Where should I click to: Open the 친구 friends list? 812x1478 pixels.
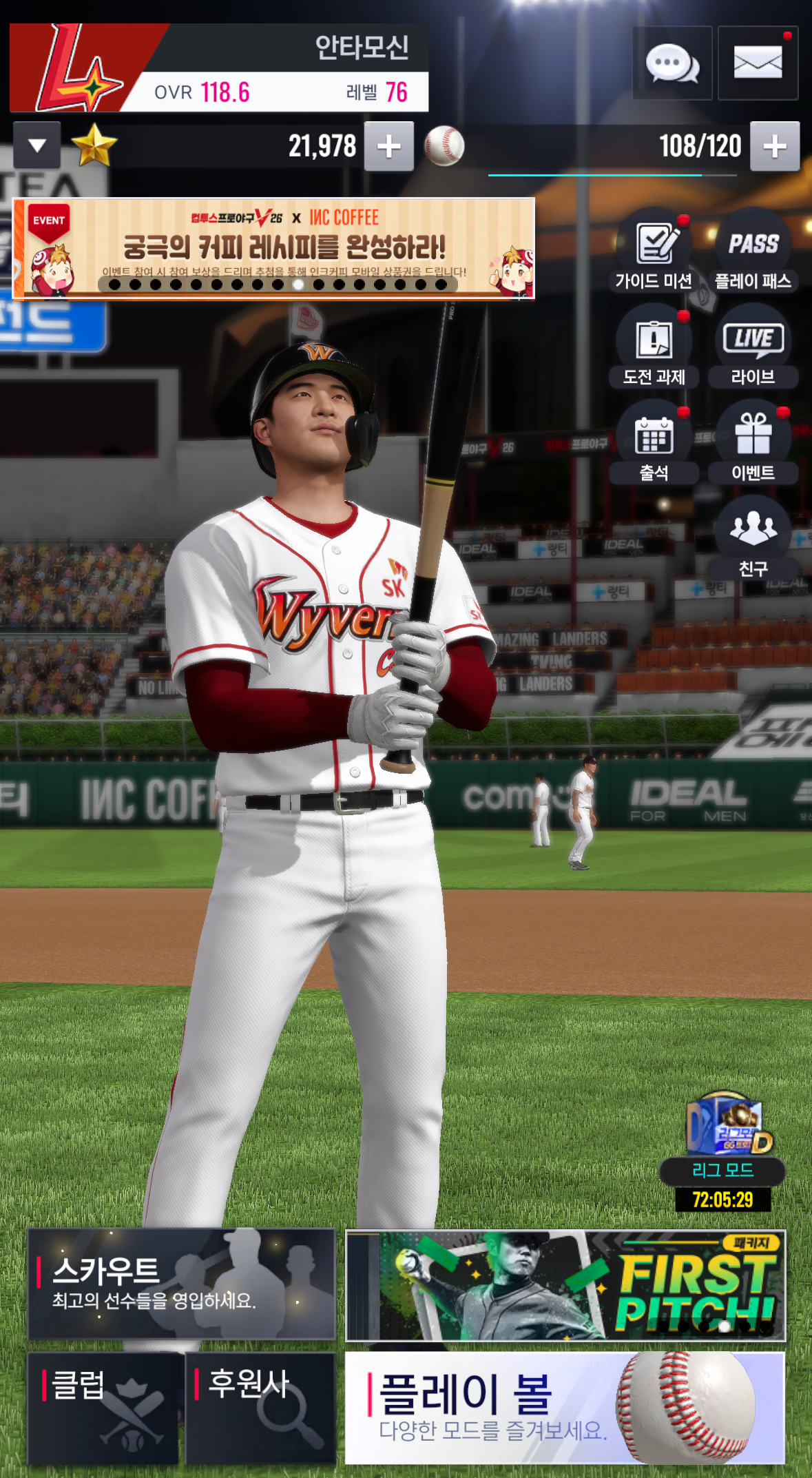[x=753, y=537]
